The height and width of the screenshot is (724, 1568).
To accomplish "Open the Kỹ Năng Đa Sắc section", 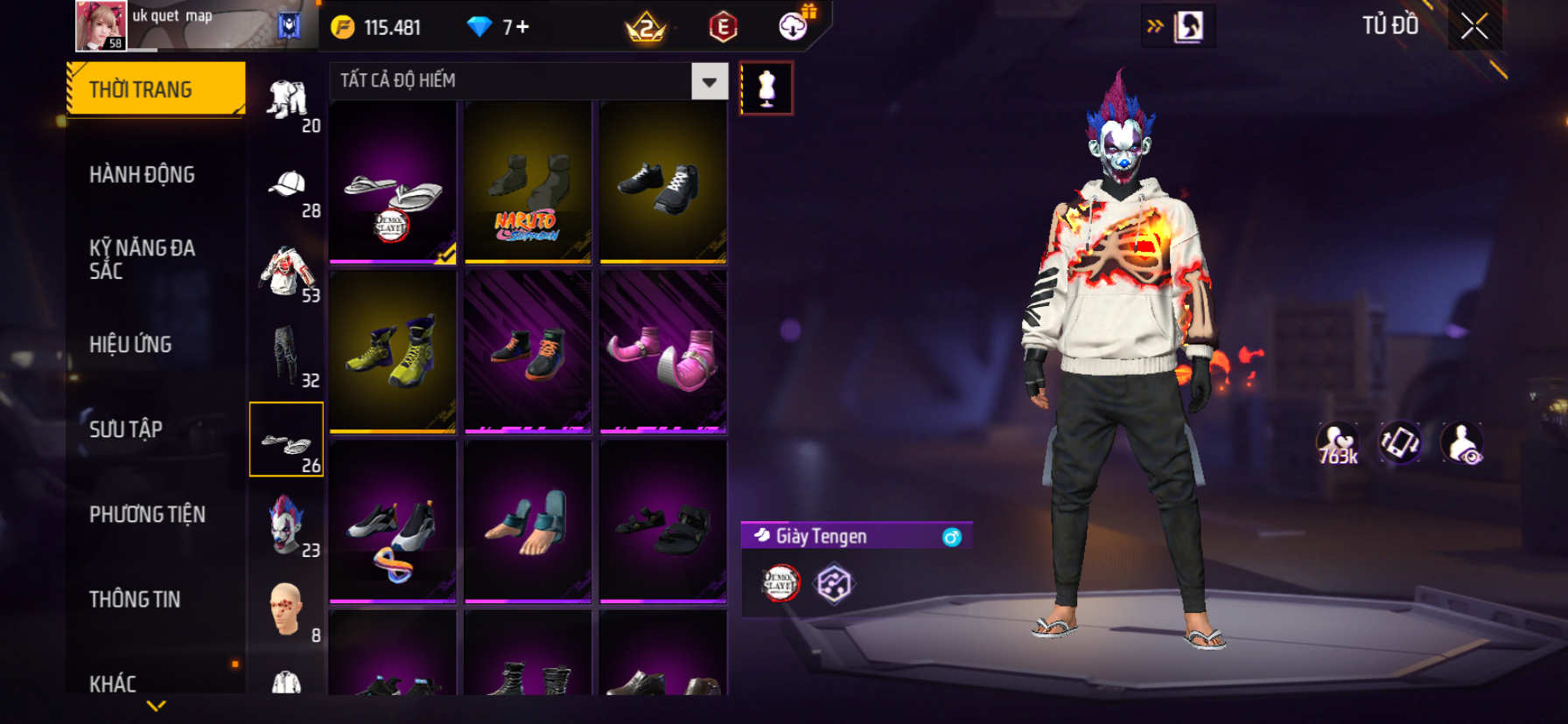I will click(x=142, y=259).
